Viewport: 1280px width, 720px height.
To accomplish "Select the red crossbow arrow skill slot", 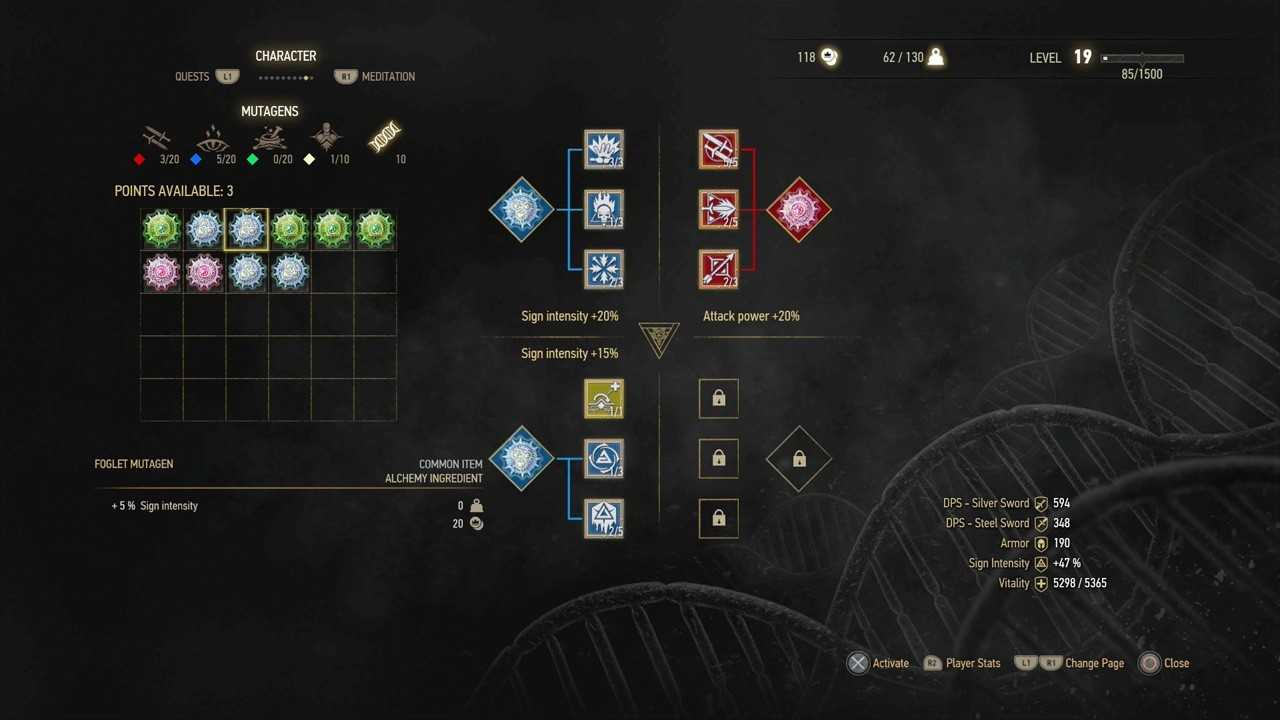I will [x=718, y=269].
